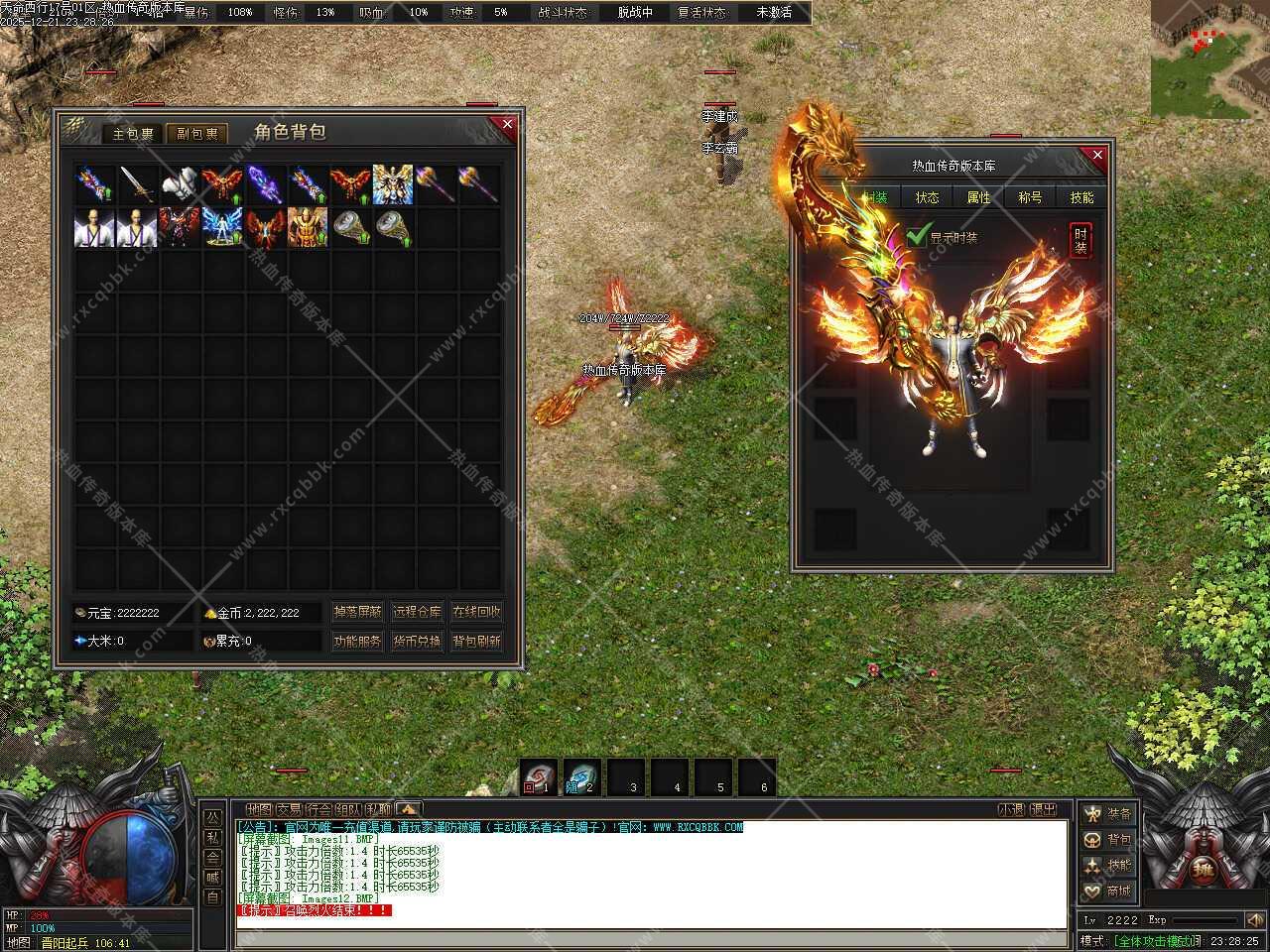Toggle the 显示时装 checkbox
This screenshot has width=1270, height=952.
(x=917, y=237)
